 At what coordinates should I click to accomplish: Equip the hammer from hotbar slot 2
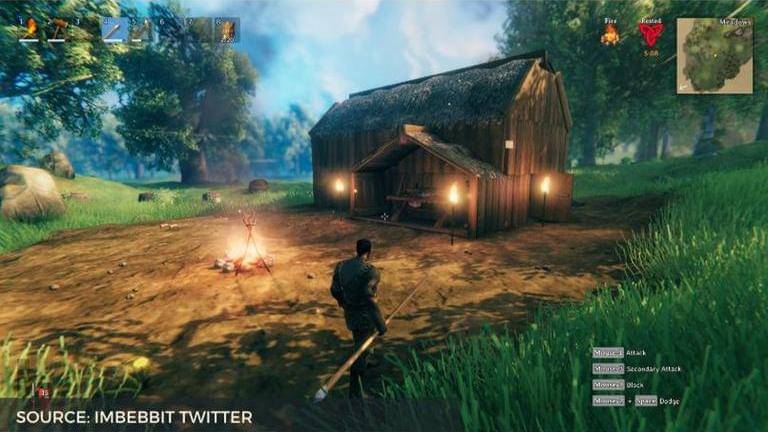point(57,29)
